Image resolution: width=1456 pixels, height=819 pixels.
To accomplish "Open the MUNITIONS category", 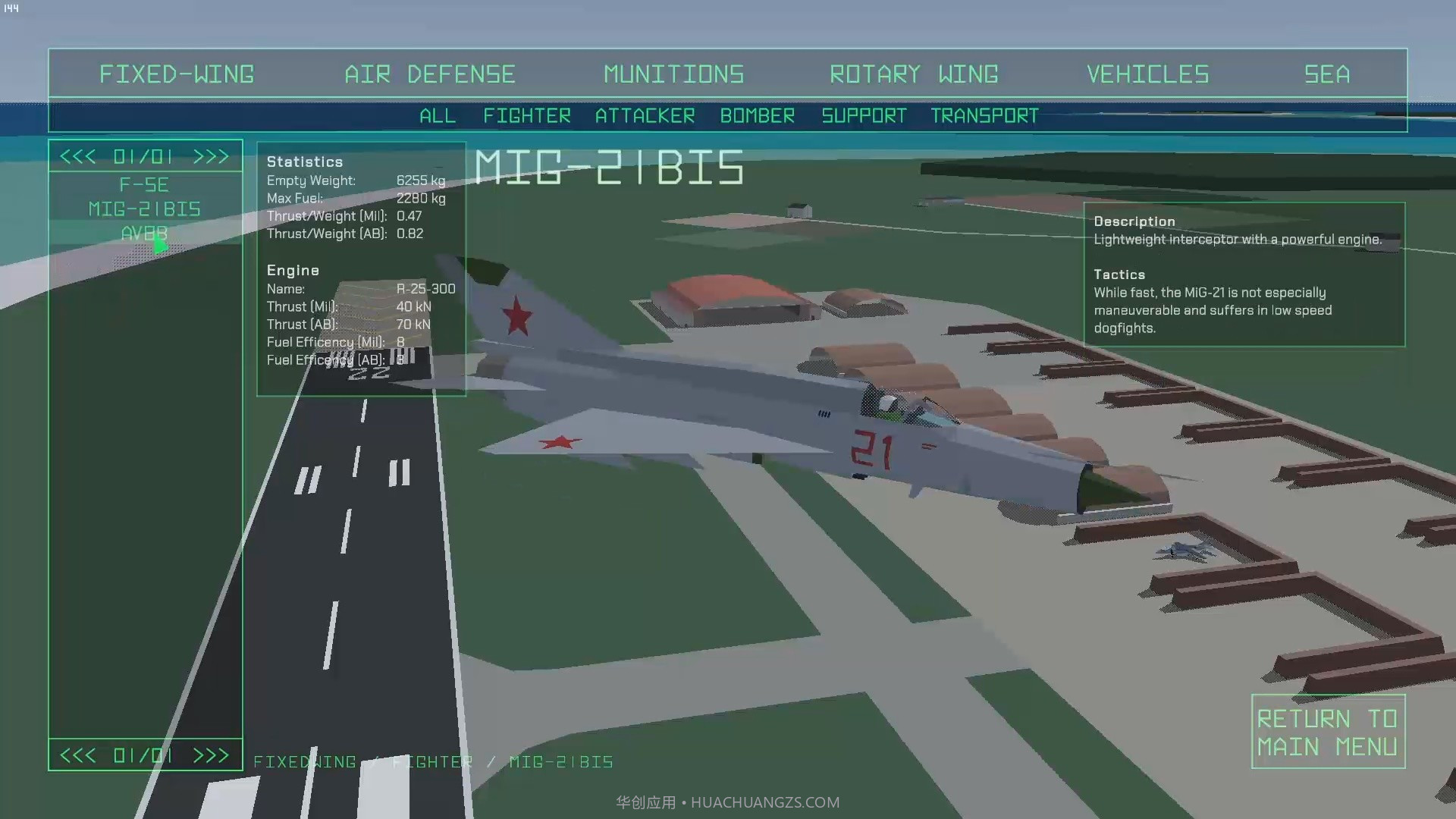I will (x=673, y=74).
